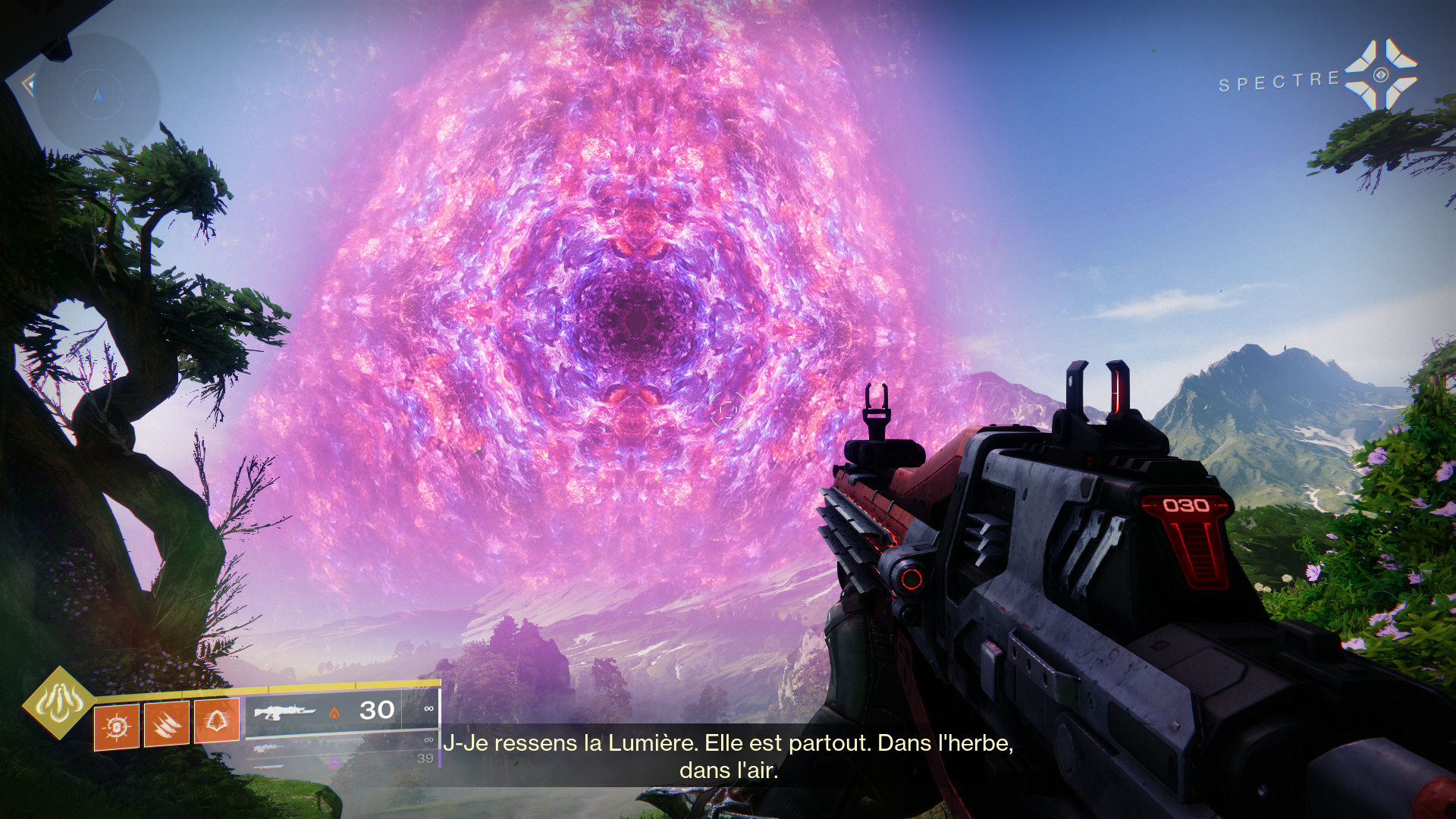1456x819 pixels.
Task: Use the solar grenade ability icon
Action: [x=117, y=726]
